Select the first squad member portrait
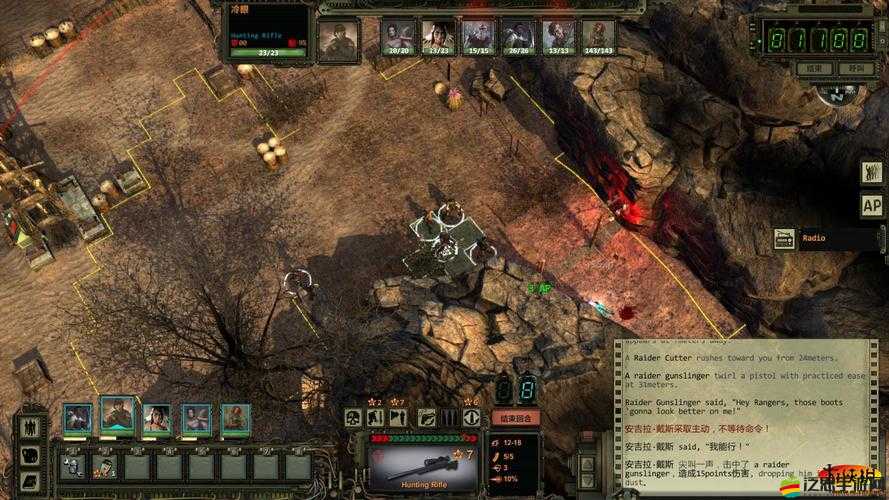The height and width of the screenshot is (500, 889). 77,417
